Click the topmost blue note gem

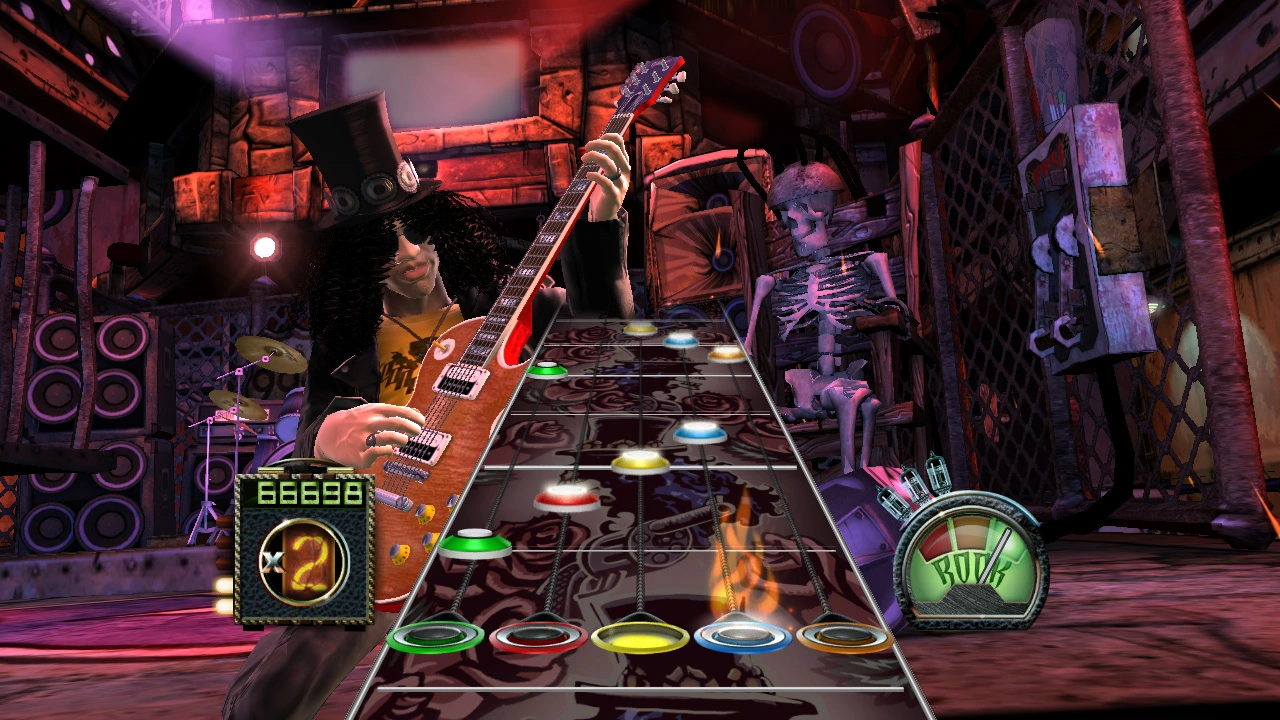pos(680,341)
